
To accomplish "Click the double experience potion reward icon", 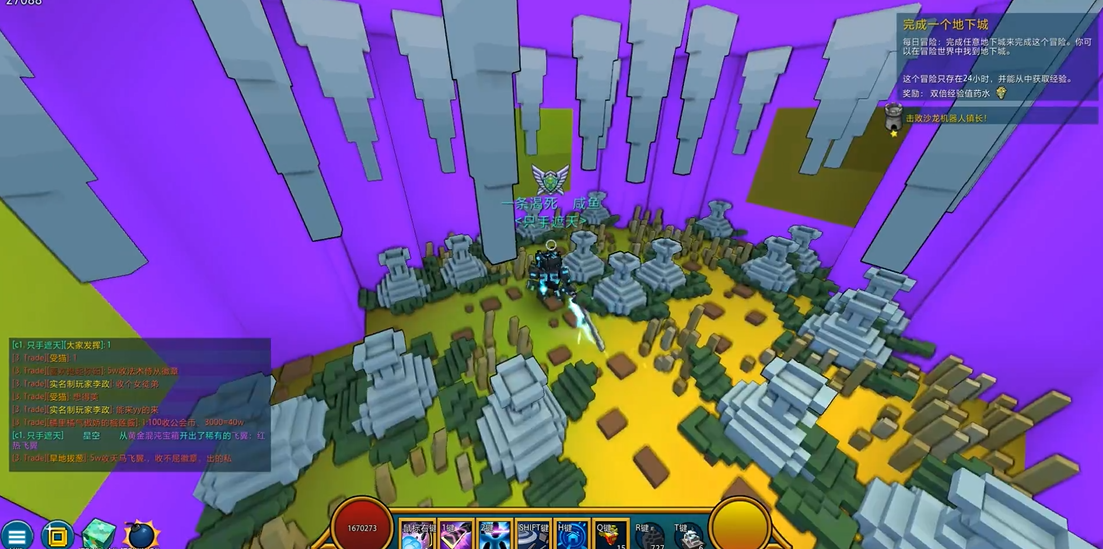I will click(1000, 93).
